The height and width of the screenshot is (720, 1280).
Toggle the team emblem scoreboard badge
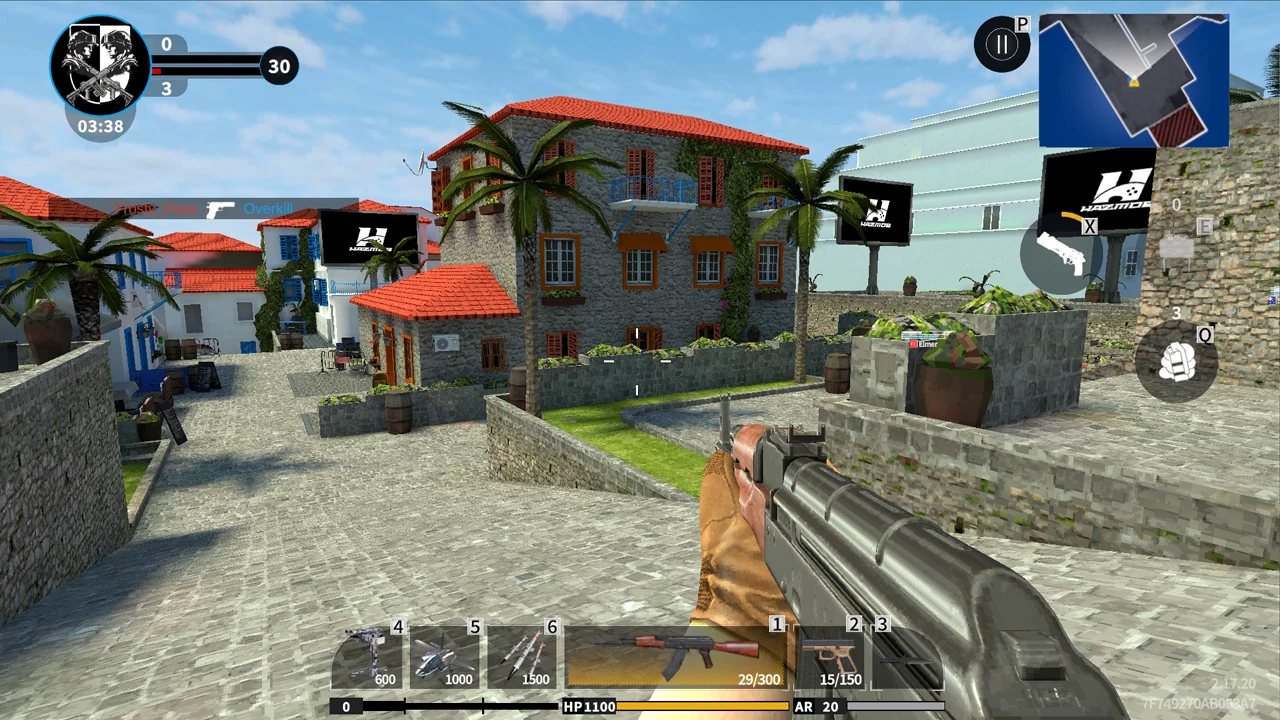(99, 63)
